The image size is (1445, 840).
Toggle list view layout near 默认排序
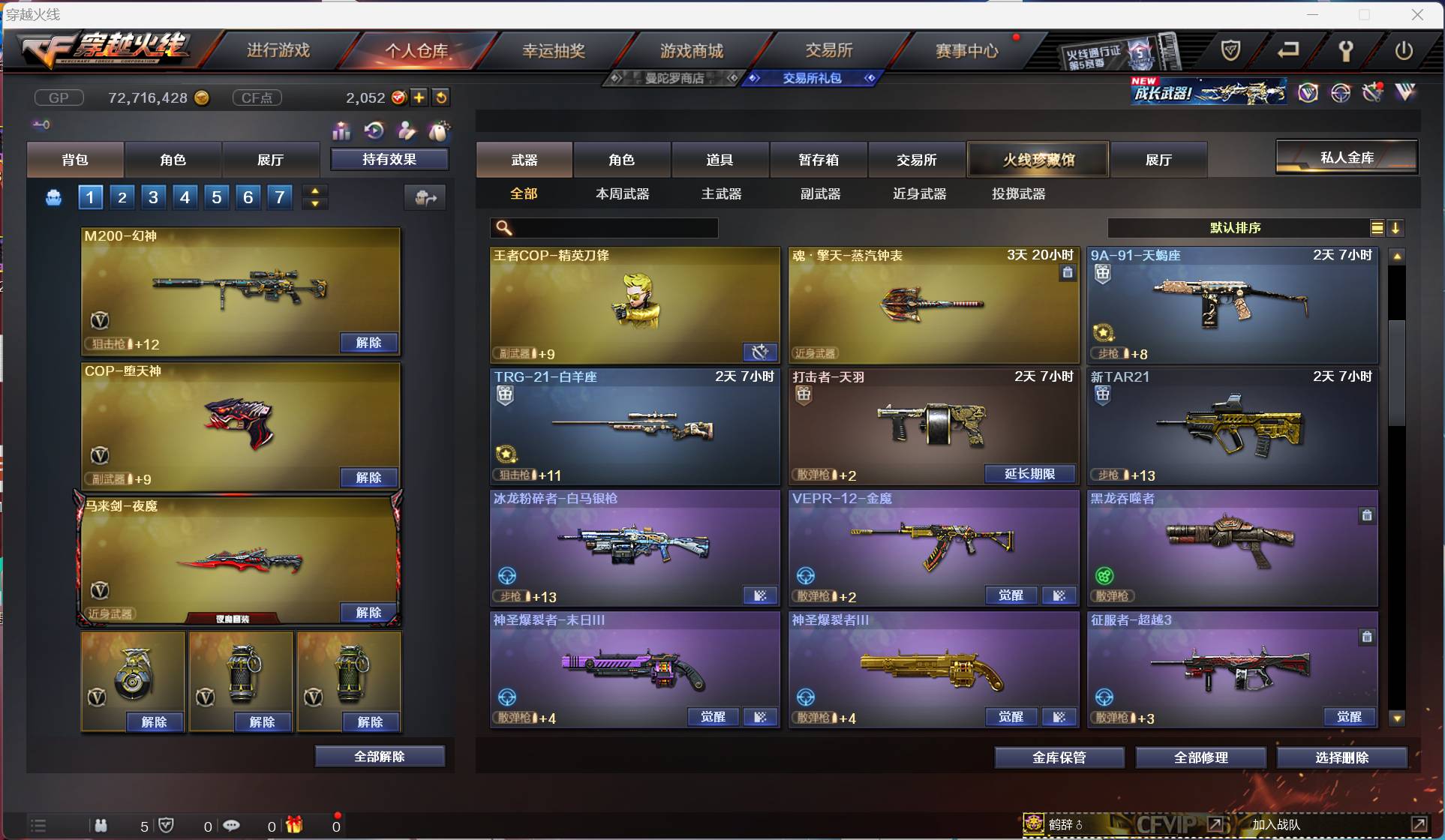pyautogui.click(x=1378, y=228)
